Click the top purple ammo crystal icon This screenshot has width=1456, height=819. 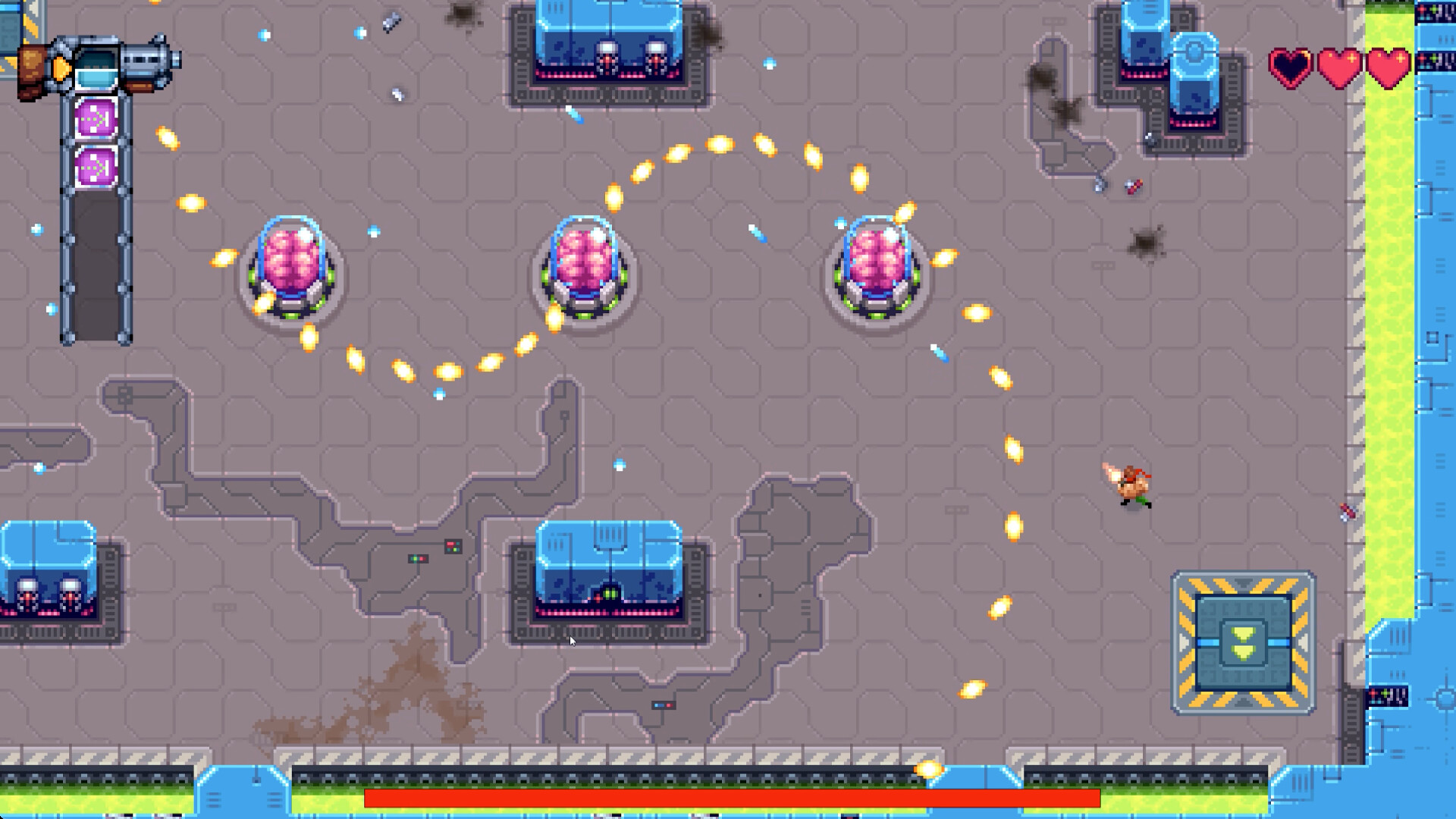pyautogui.click(x=96, y=116)
